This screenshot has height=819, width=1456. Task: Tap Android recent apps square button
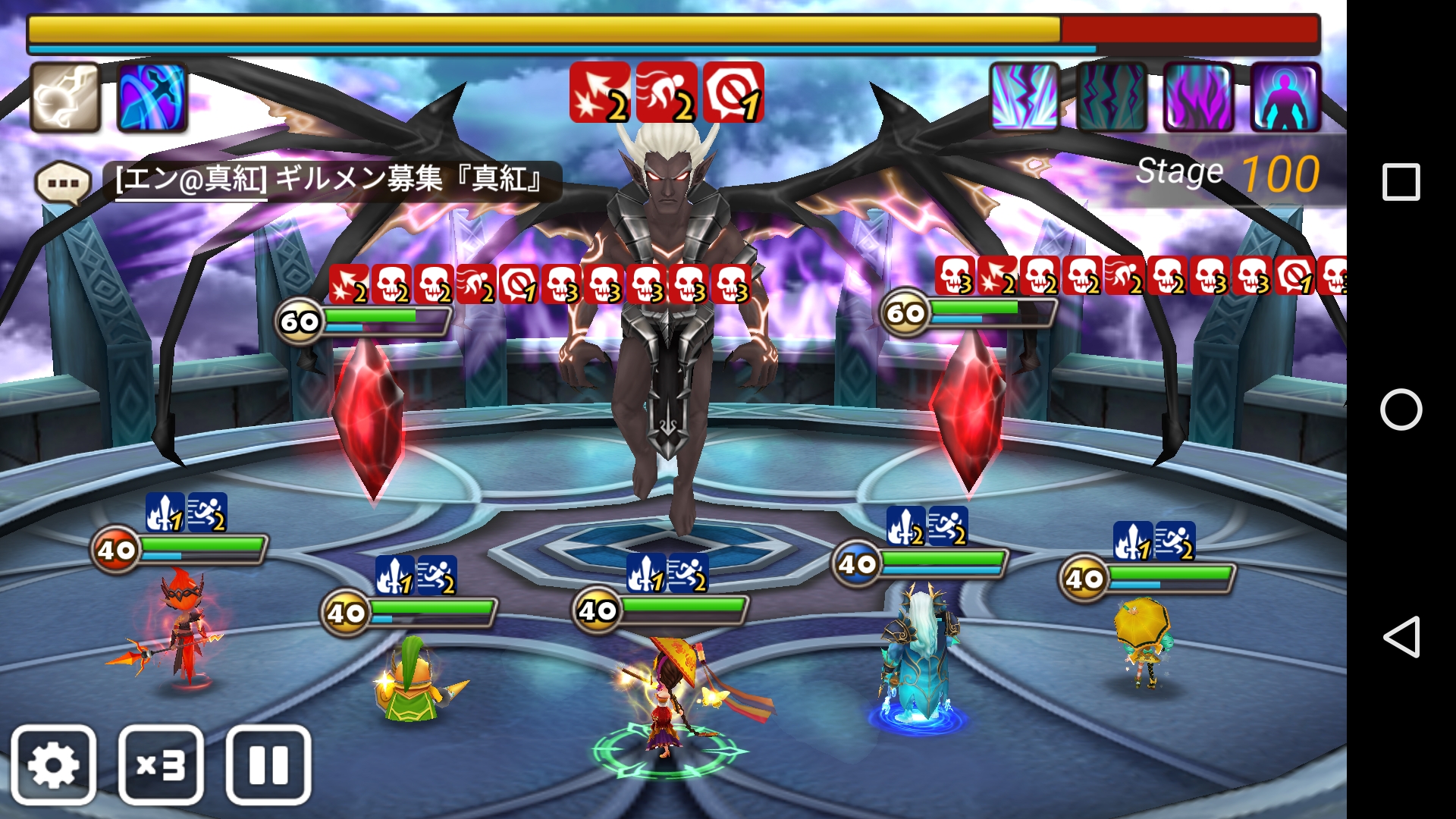(1401, 182)
